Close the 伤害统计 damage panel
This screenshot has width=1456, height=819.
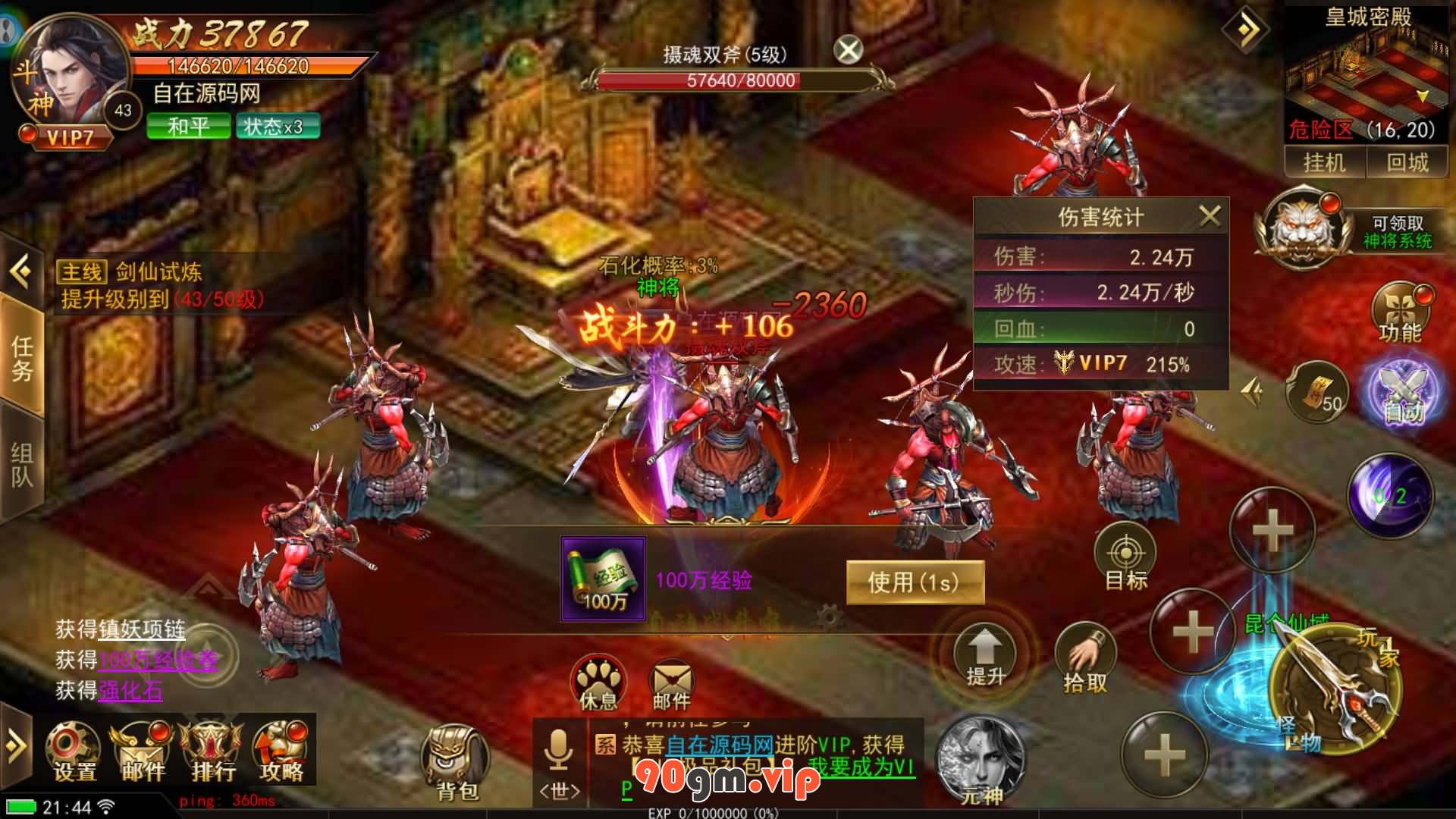(1210, 217)
